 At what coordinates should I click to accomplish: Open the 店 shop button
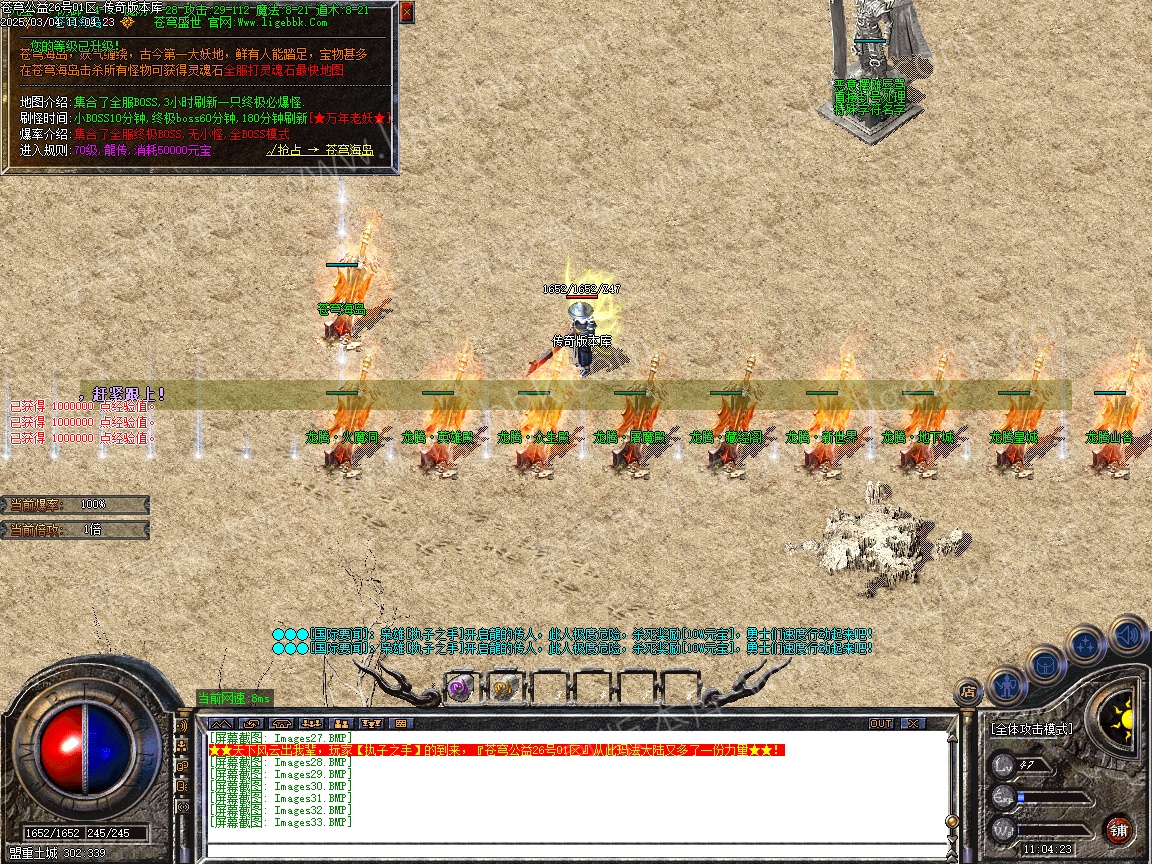[x=967, y=689]
